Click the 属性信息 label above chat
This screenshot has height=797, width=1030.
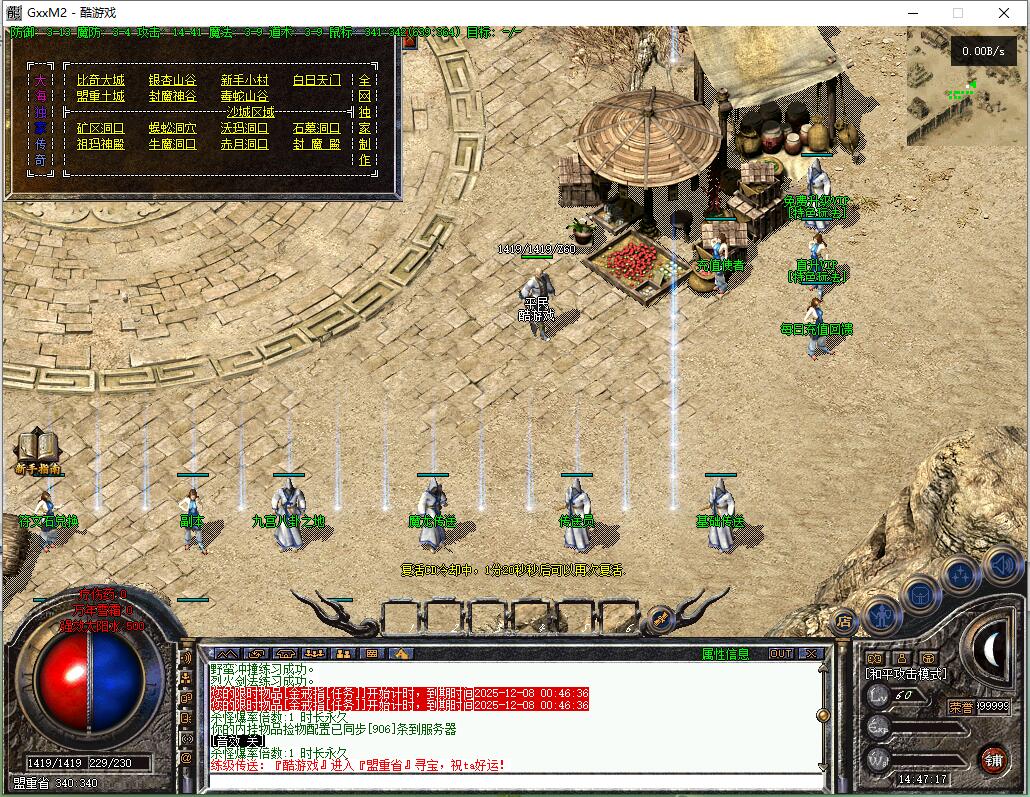(x=725, y=654)
